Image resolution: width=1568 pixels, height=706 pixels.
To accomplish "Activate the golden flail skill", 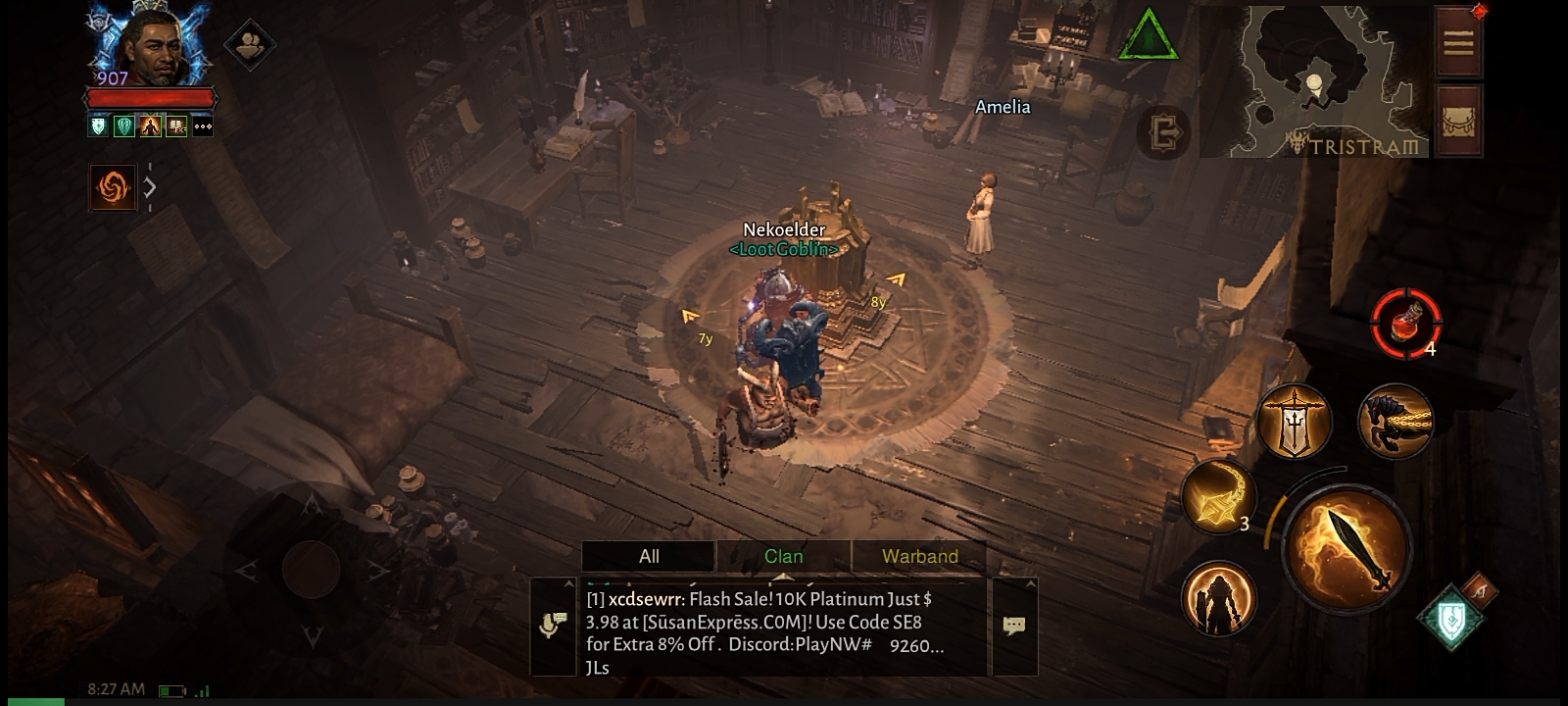I will [1218, 496].
